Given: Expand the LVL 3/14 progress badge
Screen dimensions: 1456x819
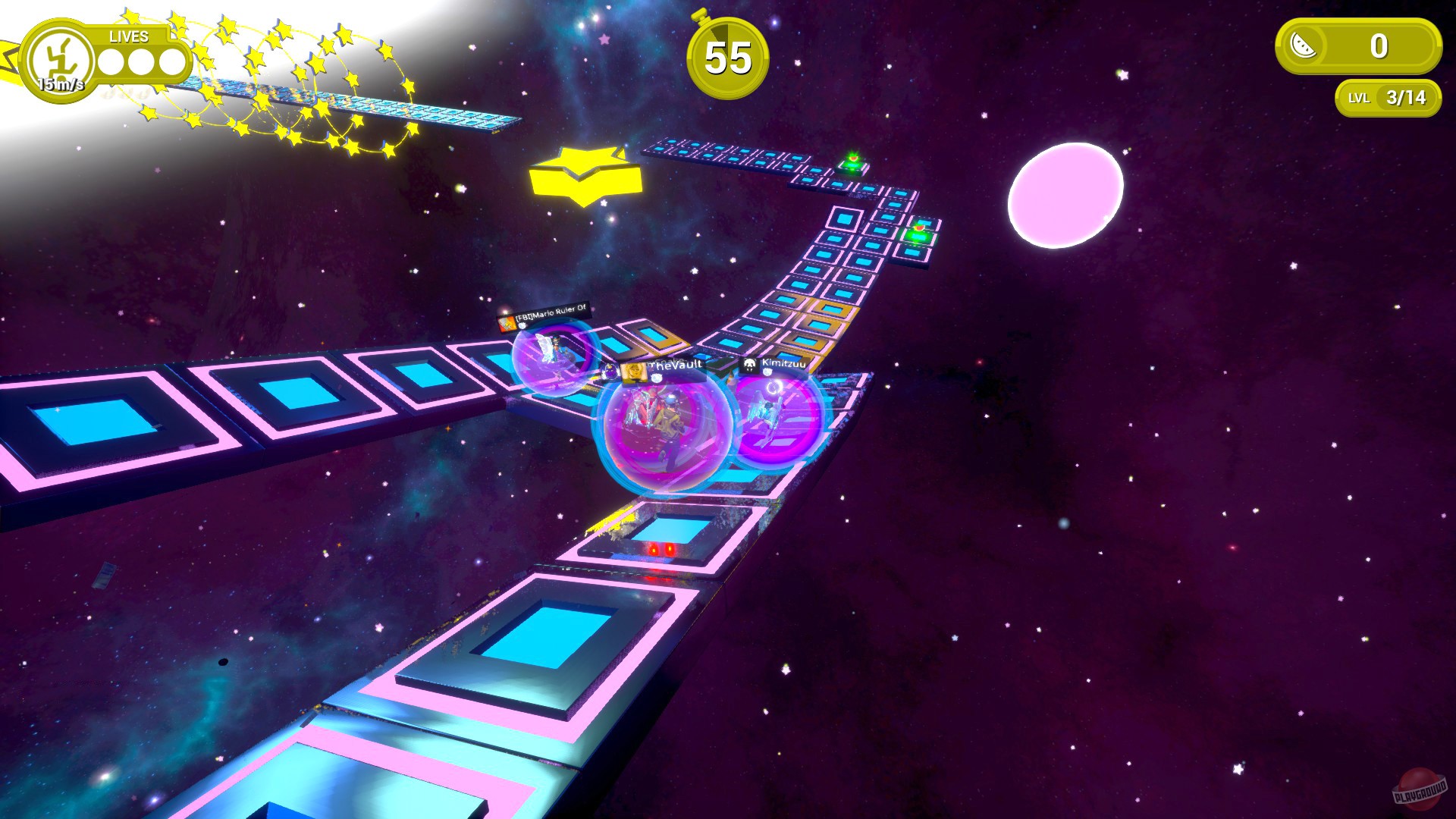Looking at the screenshot, I should click(1385, 97).
